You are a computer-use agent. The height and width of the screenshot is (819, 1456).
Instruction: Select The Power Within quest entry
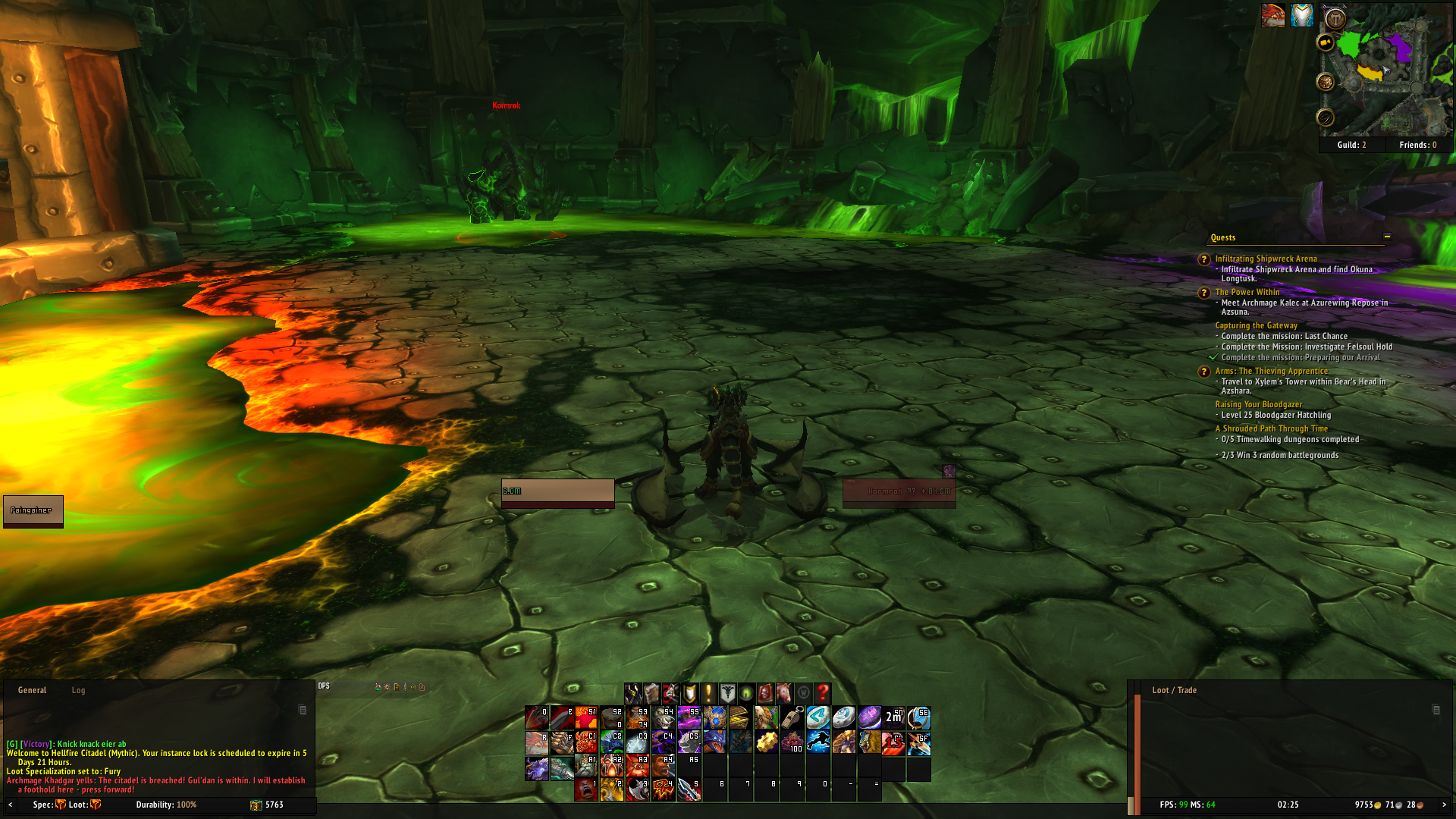click(x=1247, y=292)
